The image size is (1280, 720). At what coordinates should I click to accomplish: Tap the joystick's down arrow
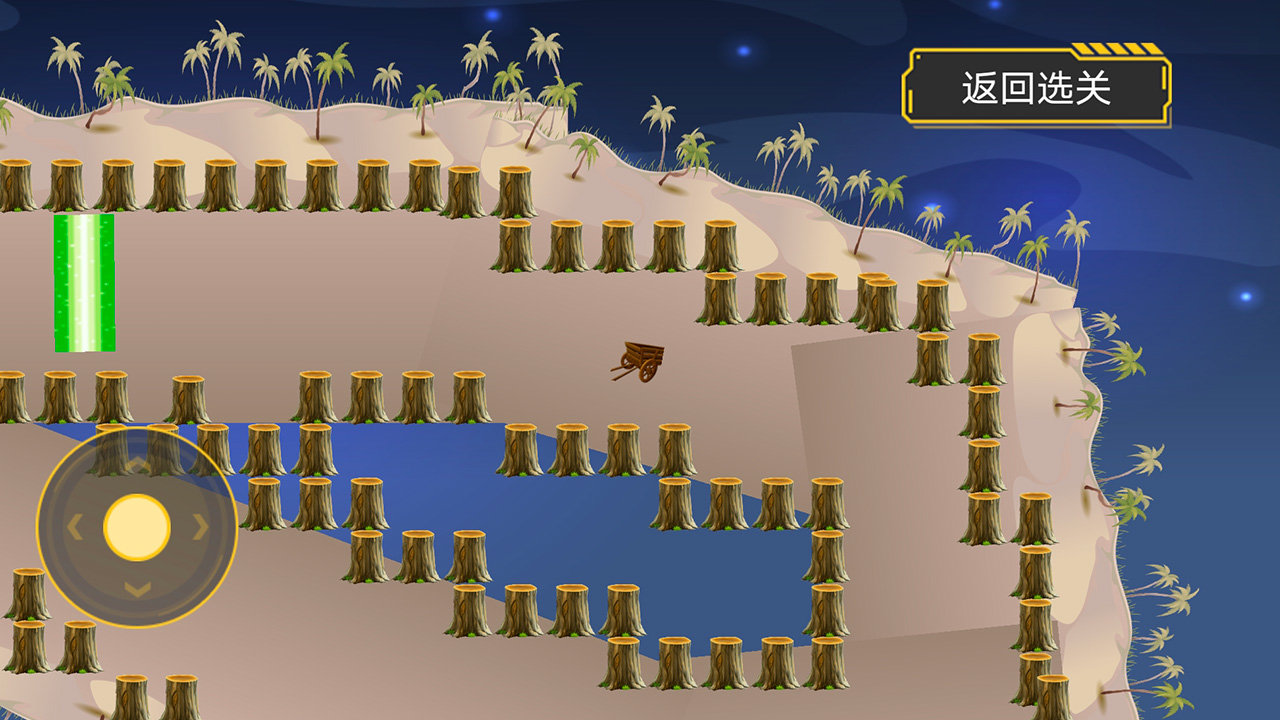click(137, 589)
